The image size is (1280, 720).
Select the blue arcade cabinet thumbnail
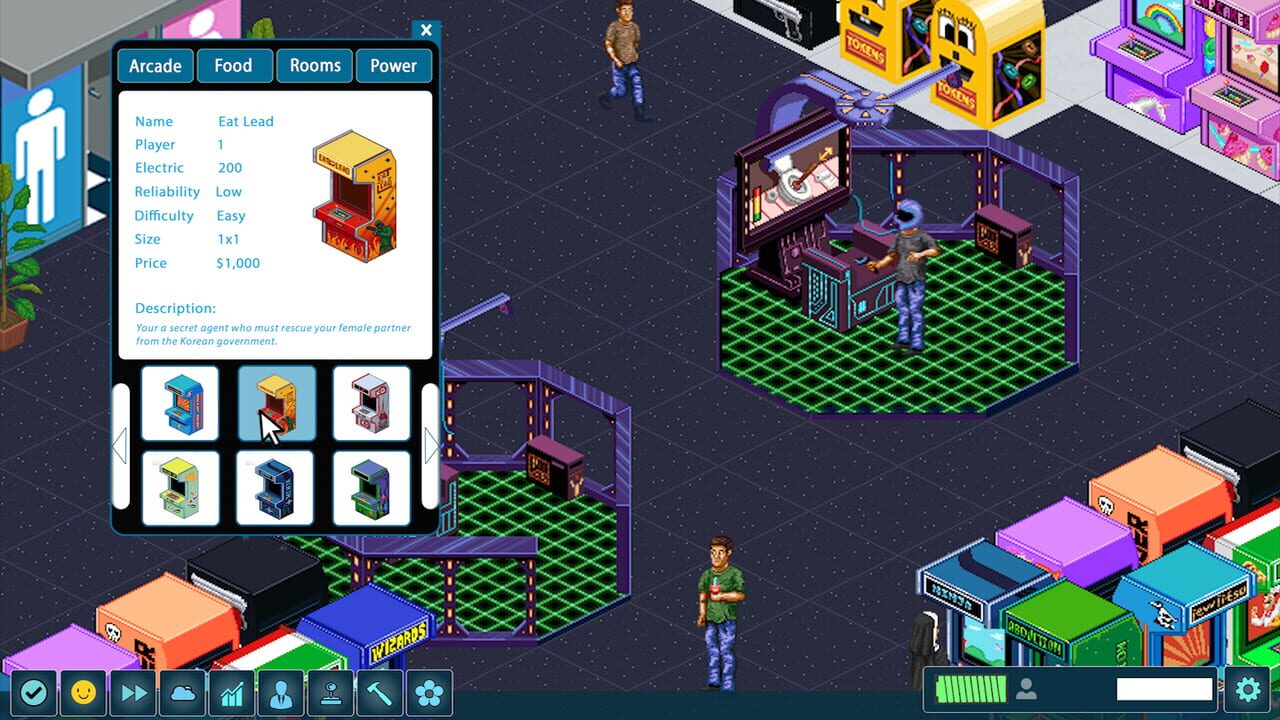(x=181, y=404)
